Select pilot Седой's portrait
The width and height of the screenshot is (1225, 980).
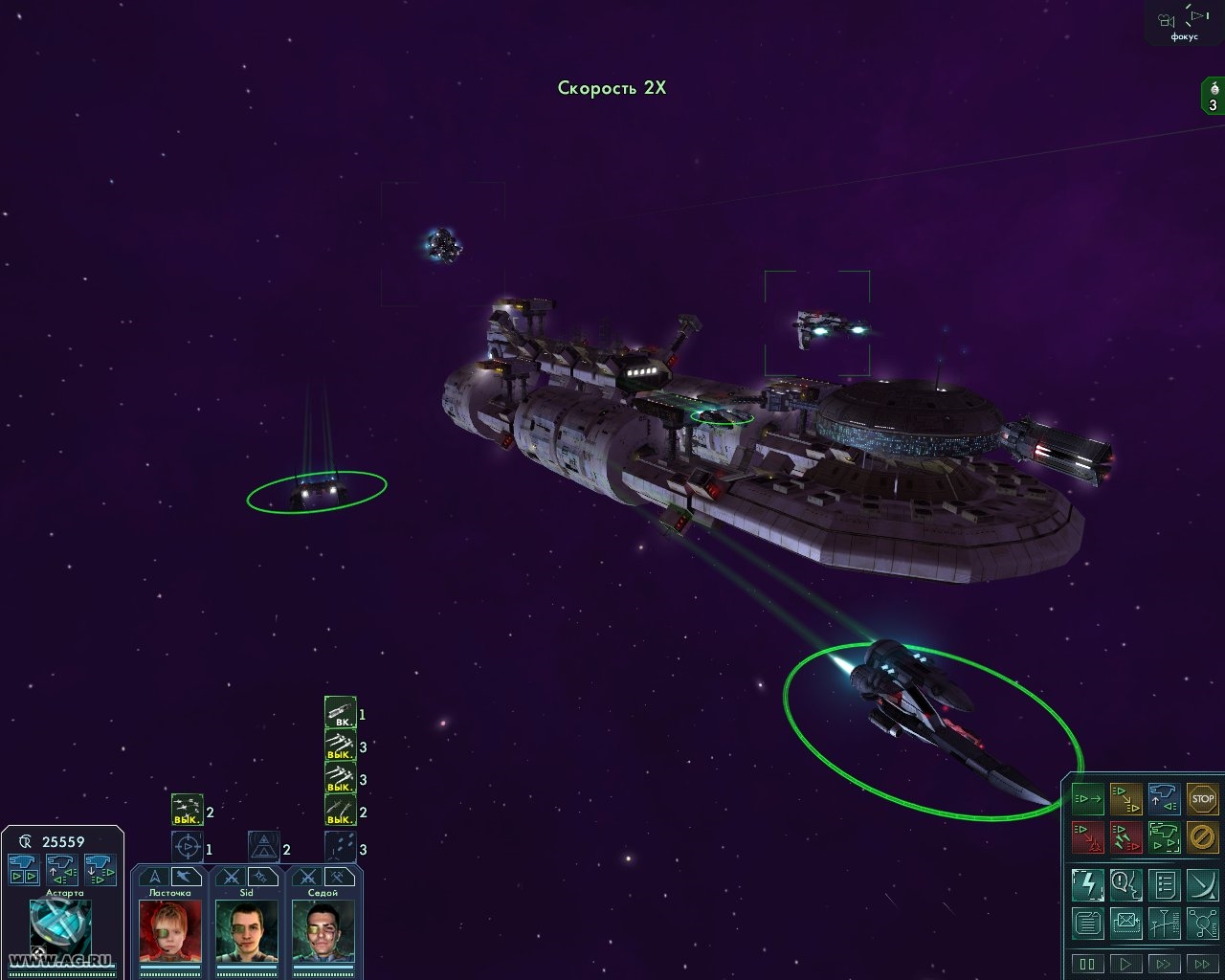click(323, 929)
